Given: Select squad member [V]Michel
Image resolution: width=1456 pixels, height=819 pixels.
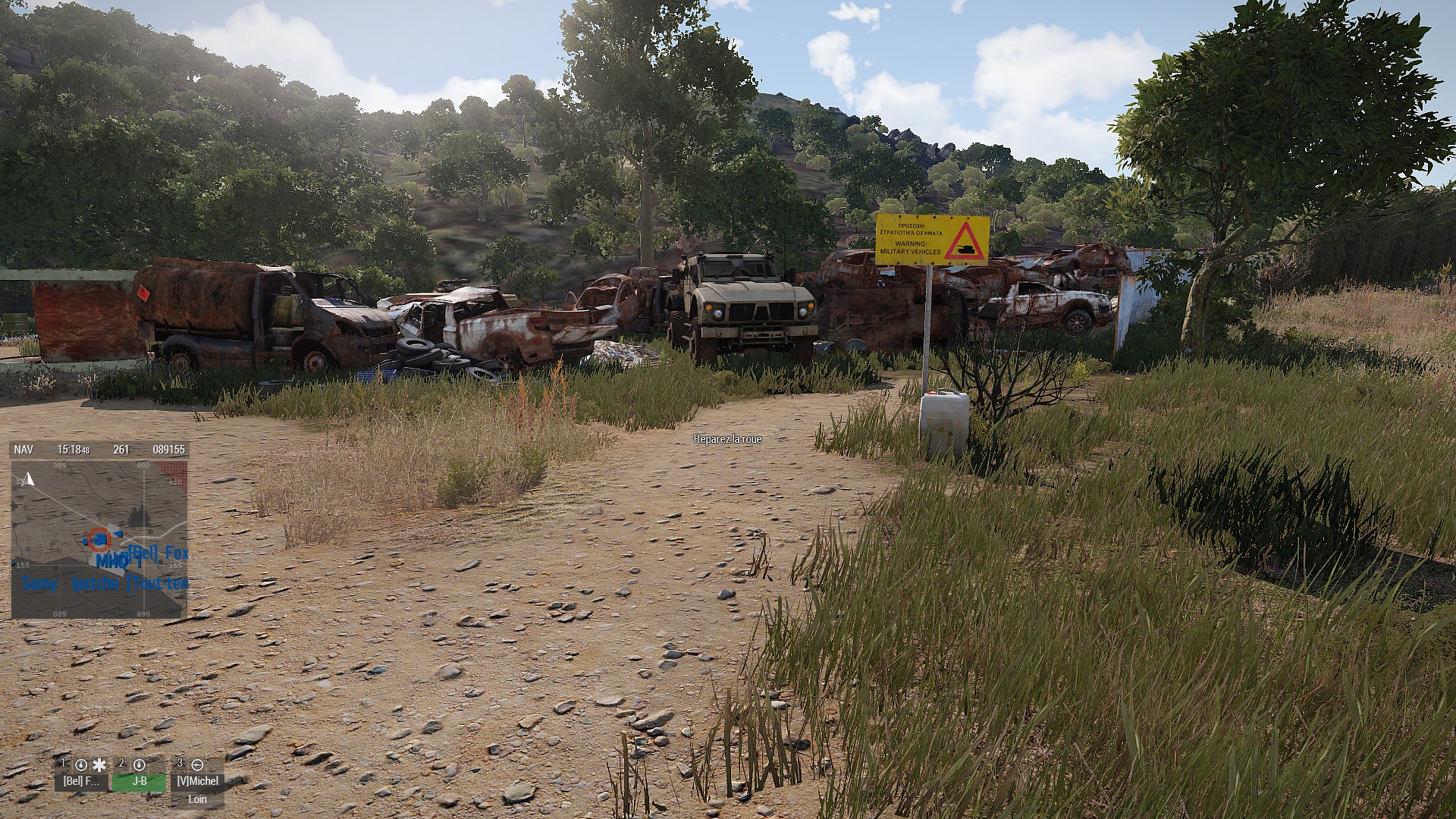Looking at the screenshot, I should (x=197, y=780).
